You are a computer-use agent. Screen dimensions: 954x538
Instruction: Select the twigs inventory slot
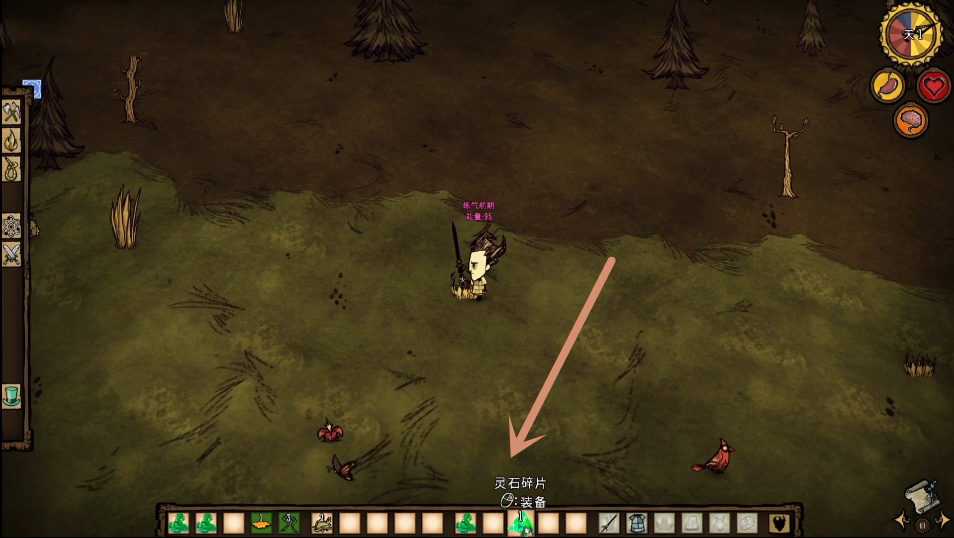(290, 523)
